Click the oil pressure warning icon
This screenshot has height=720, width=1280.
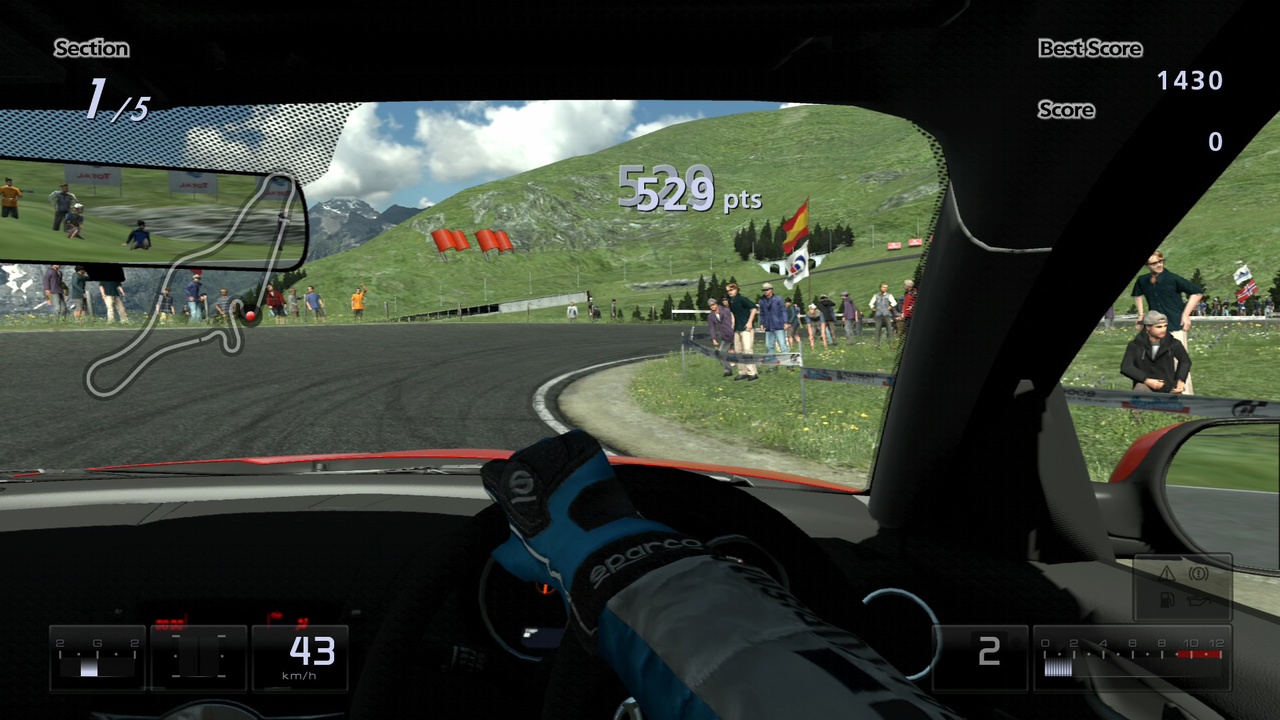pos(1198,600)
